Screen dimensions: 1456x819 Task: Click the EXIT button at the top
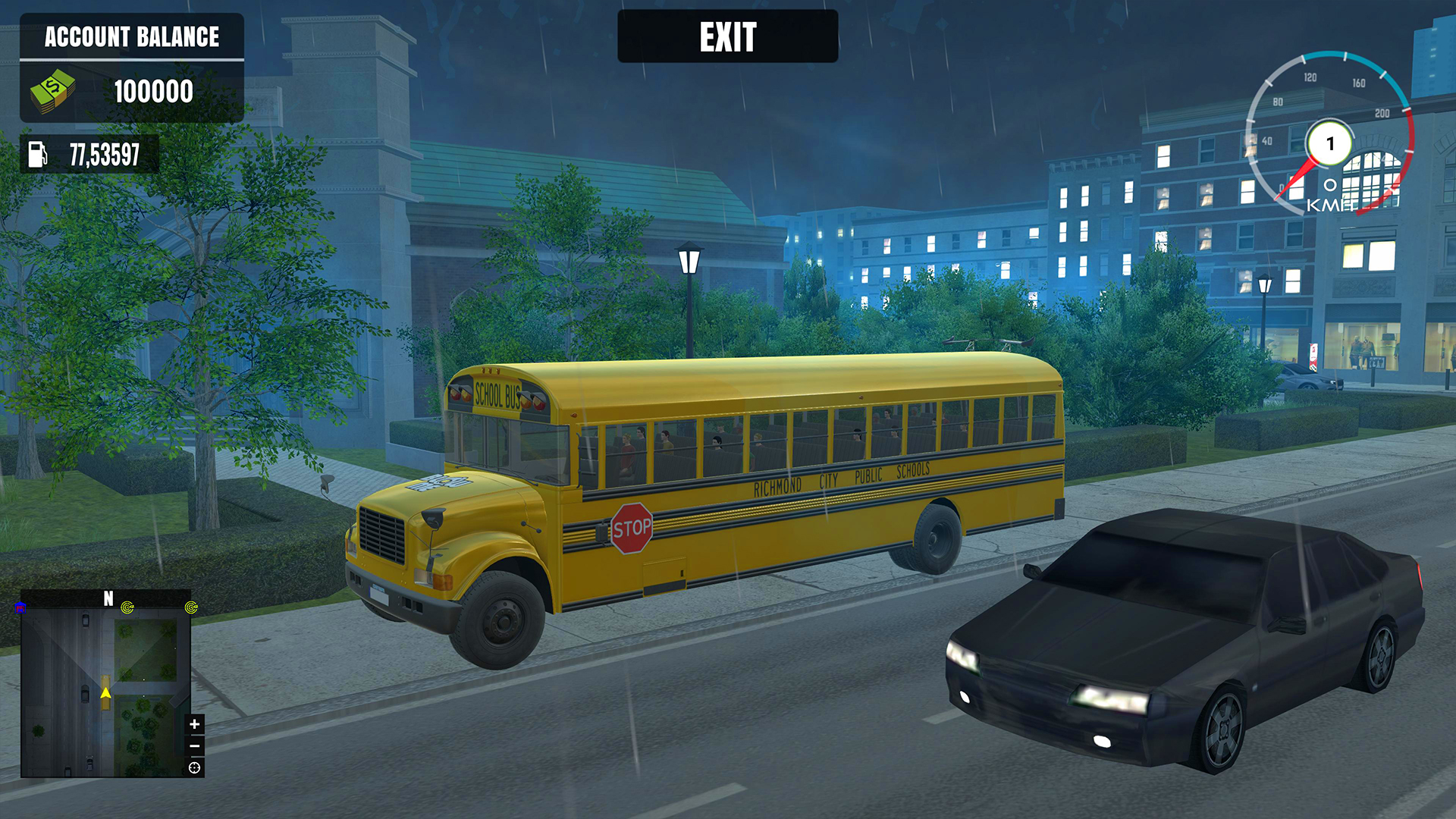[x=728, y=35]
